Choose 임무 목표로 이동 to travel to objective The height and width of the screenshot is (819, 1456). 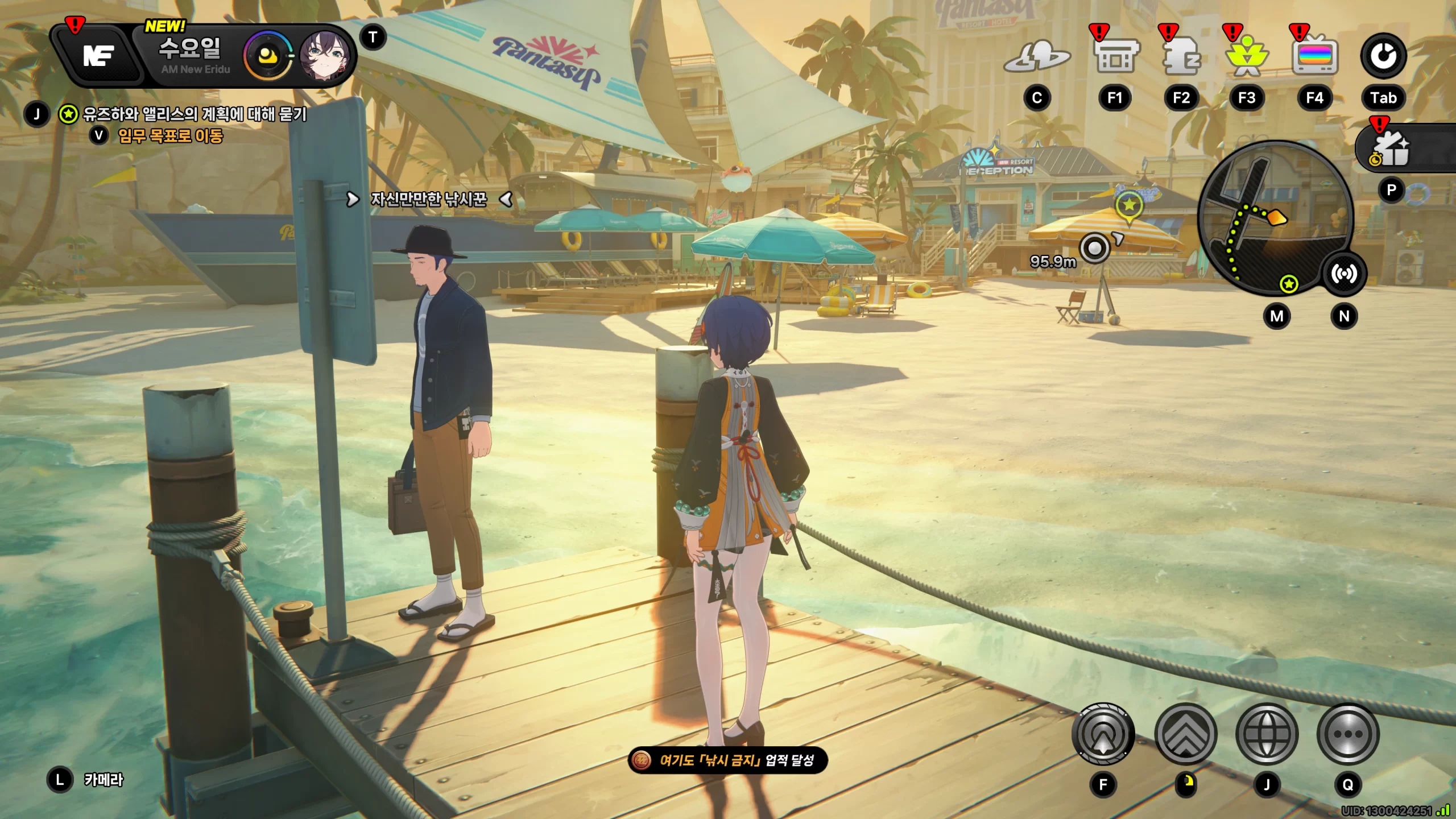coord(170,136)
